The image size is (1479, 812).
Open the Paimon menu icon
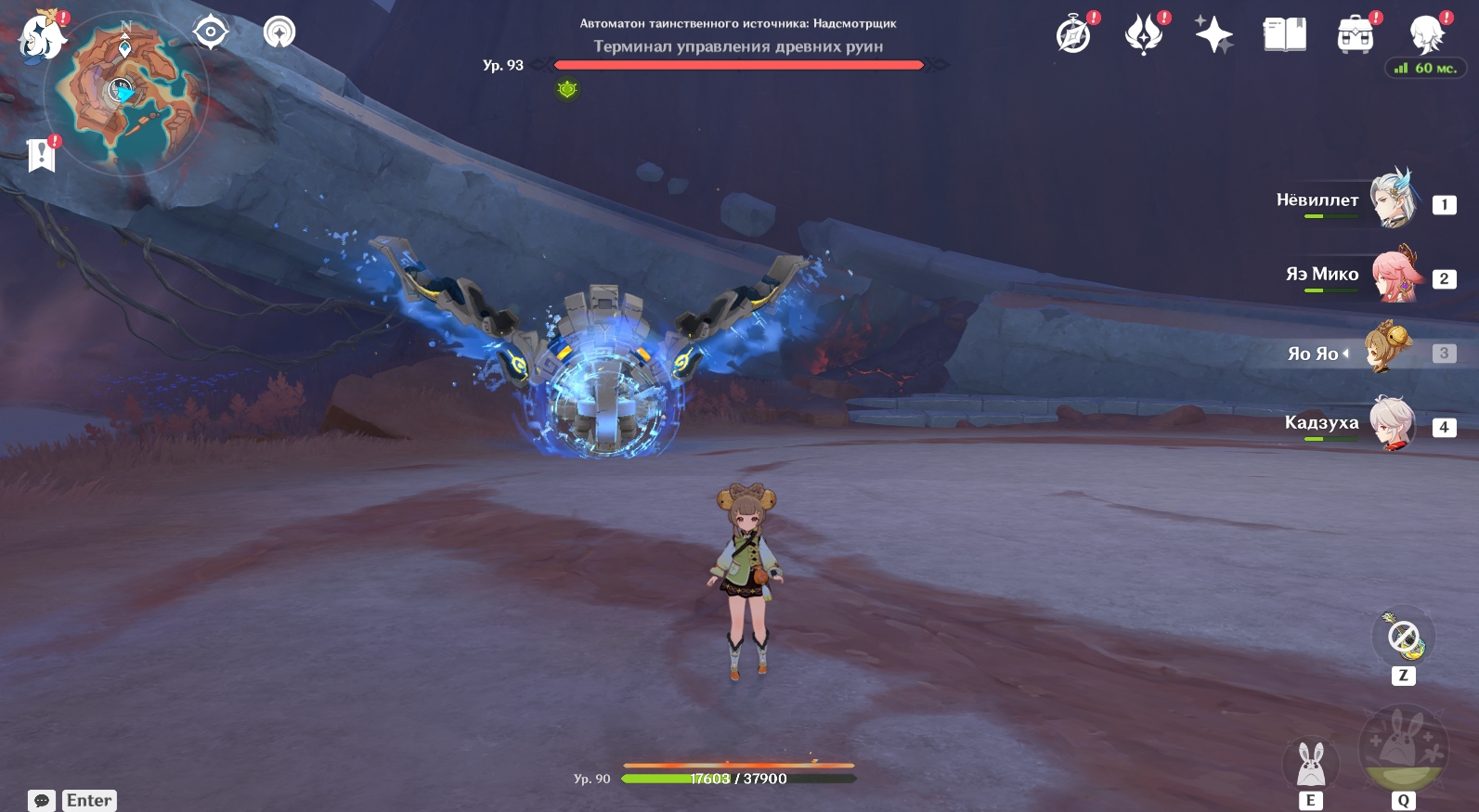(42, 36)
